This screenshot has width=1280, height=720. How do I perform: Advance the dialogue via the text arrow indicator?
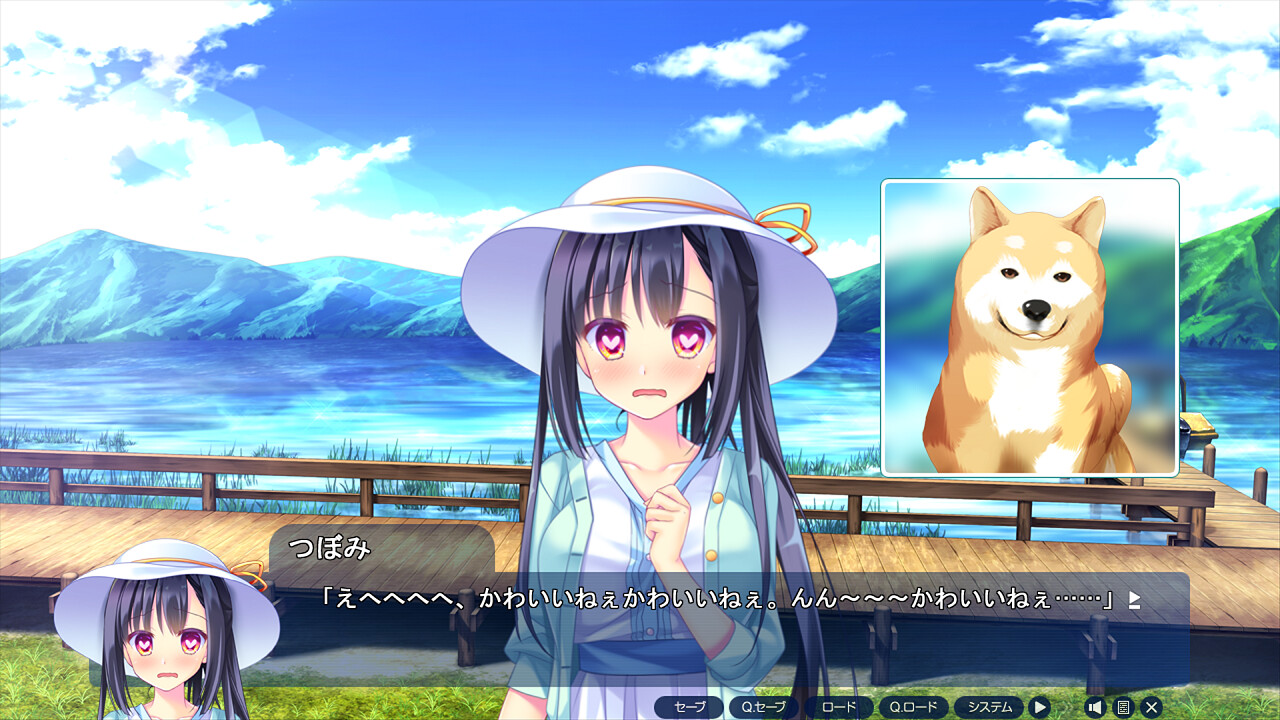coord(1134,600)
